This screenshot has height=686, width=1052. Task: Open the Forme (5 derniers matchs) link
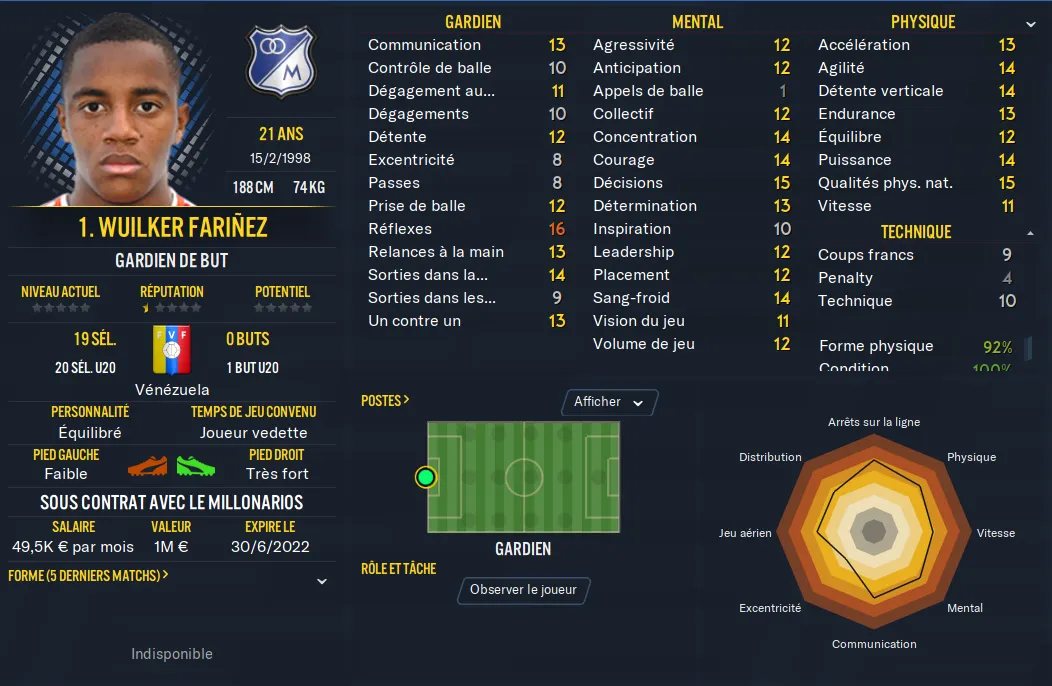[88, 576]
